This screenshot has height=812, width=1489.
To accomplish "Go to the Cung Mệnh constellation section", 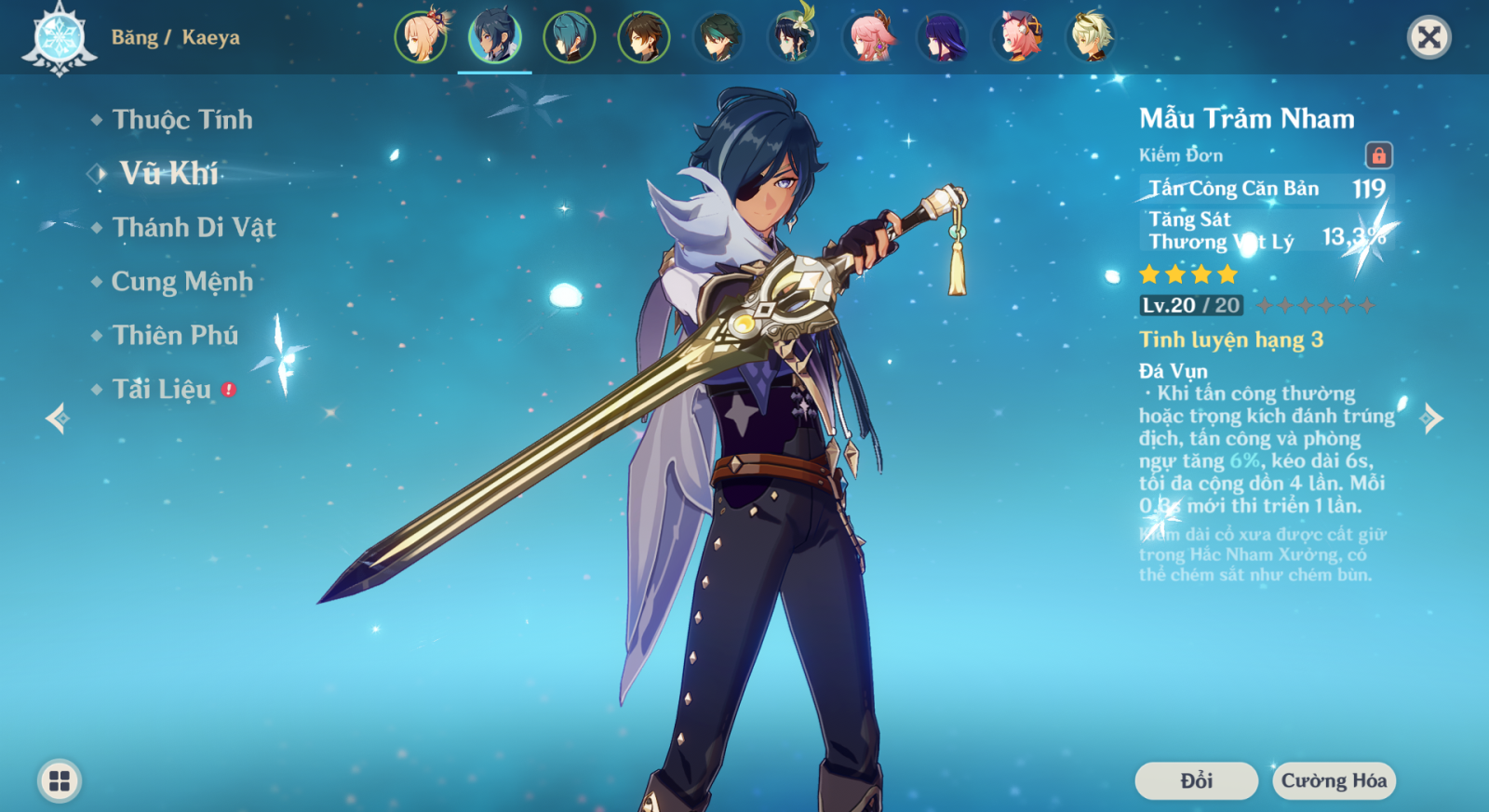I will 181,282.
